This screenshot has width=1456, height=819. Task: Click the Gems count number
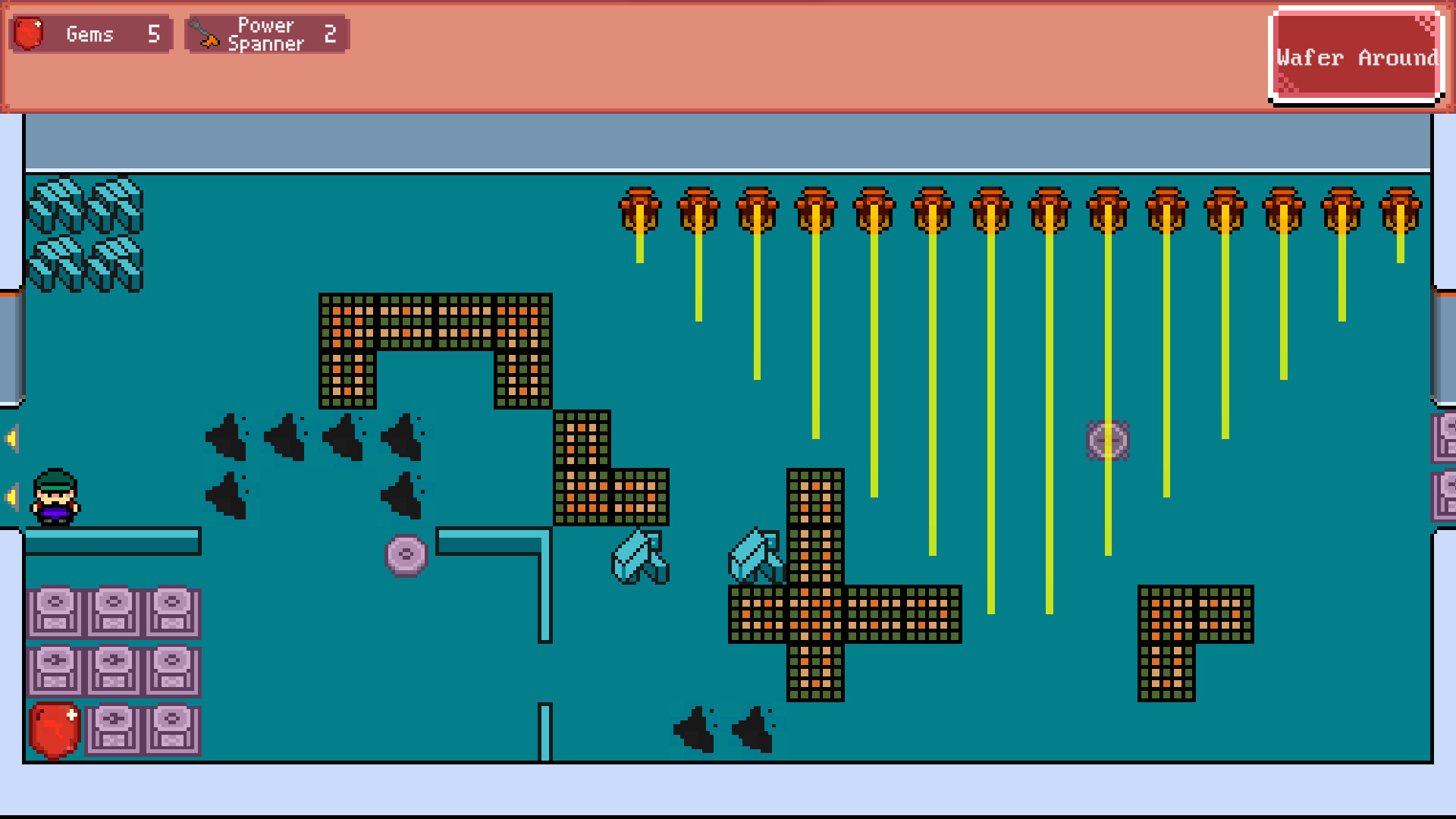[x=155, y=33]
